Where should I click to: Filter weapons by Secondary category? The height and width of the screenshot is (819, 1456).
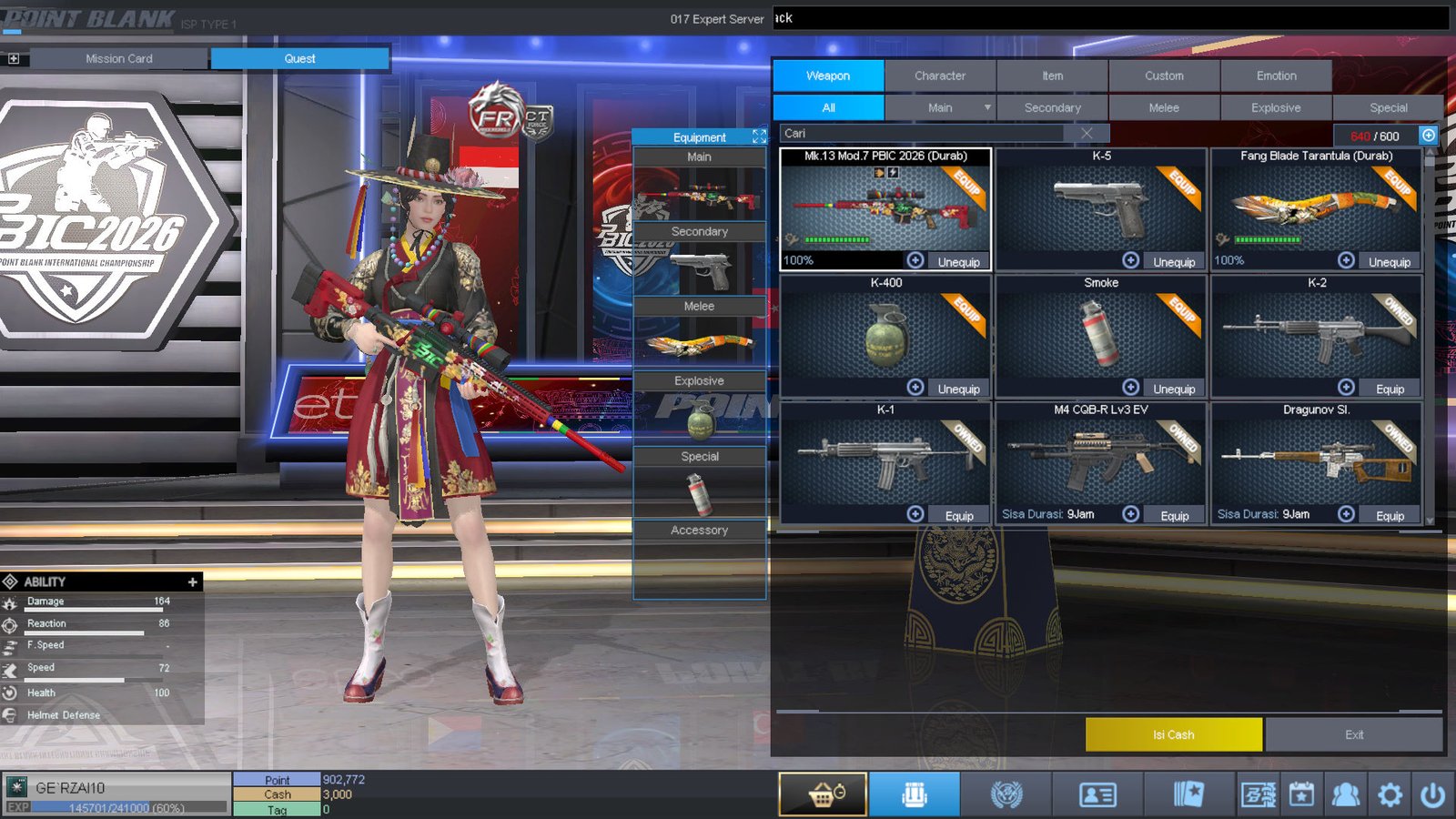click(1052, 107)
